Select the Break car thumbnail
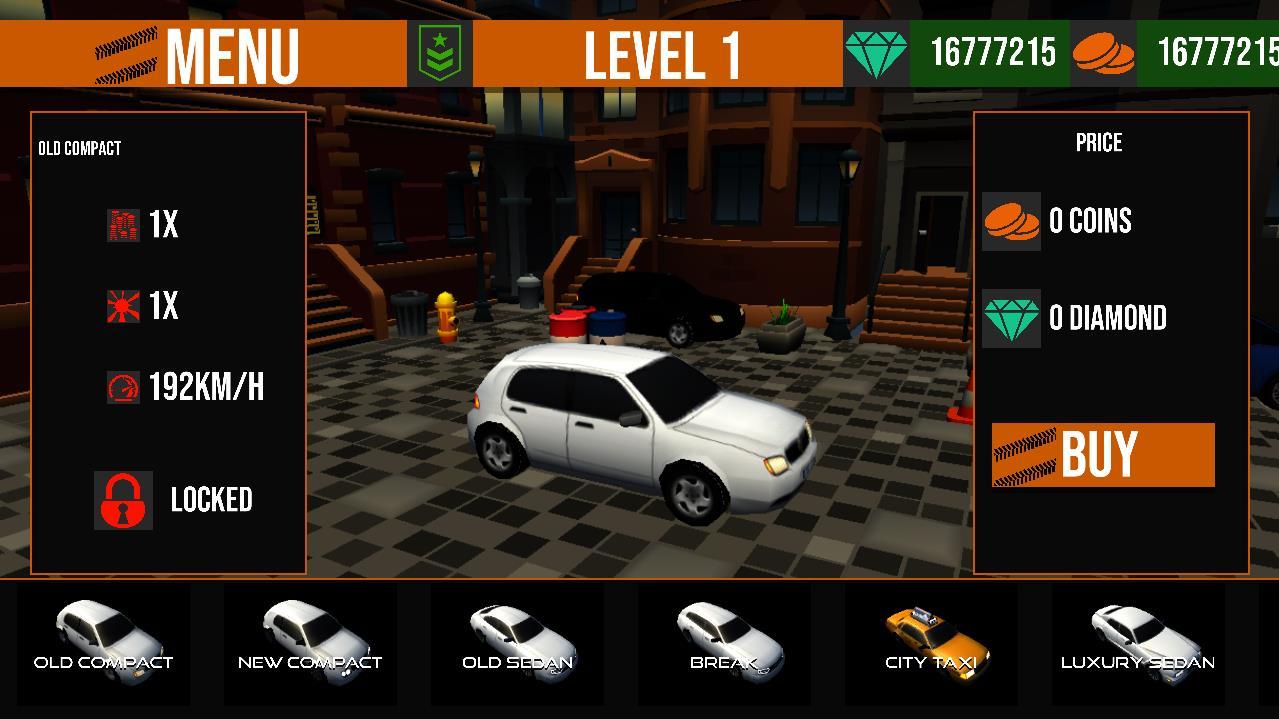Screen dimensions: 1279x719 (724, 640)
